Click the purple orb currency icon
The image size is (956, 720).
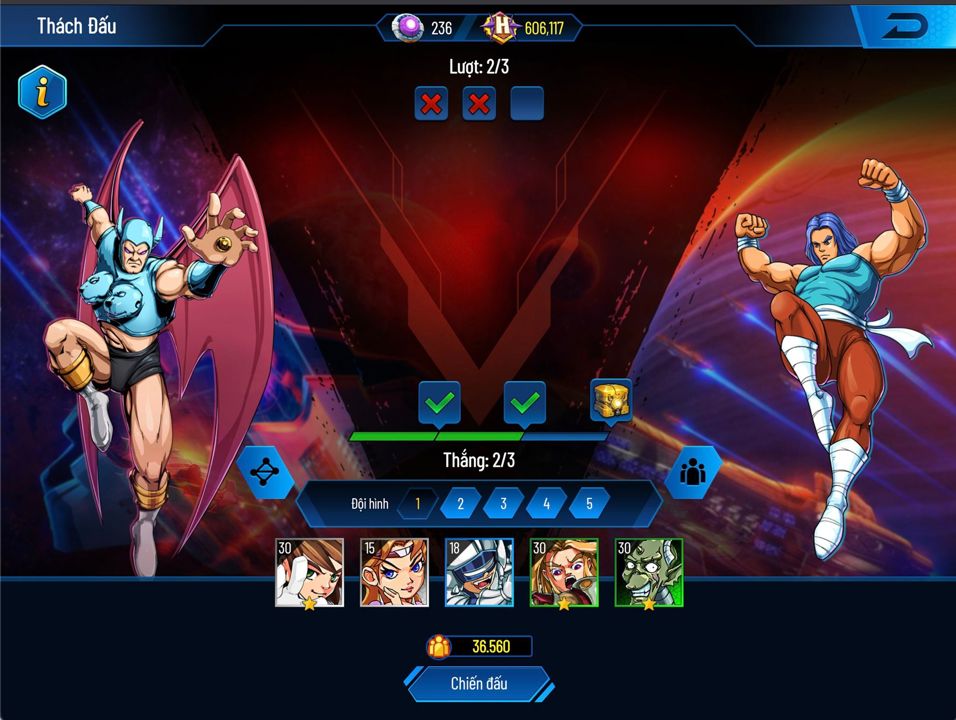click(408, 27)
